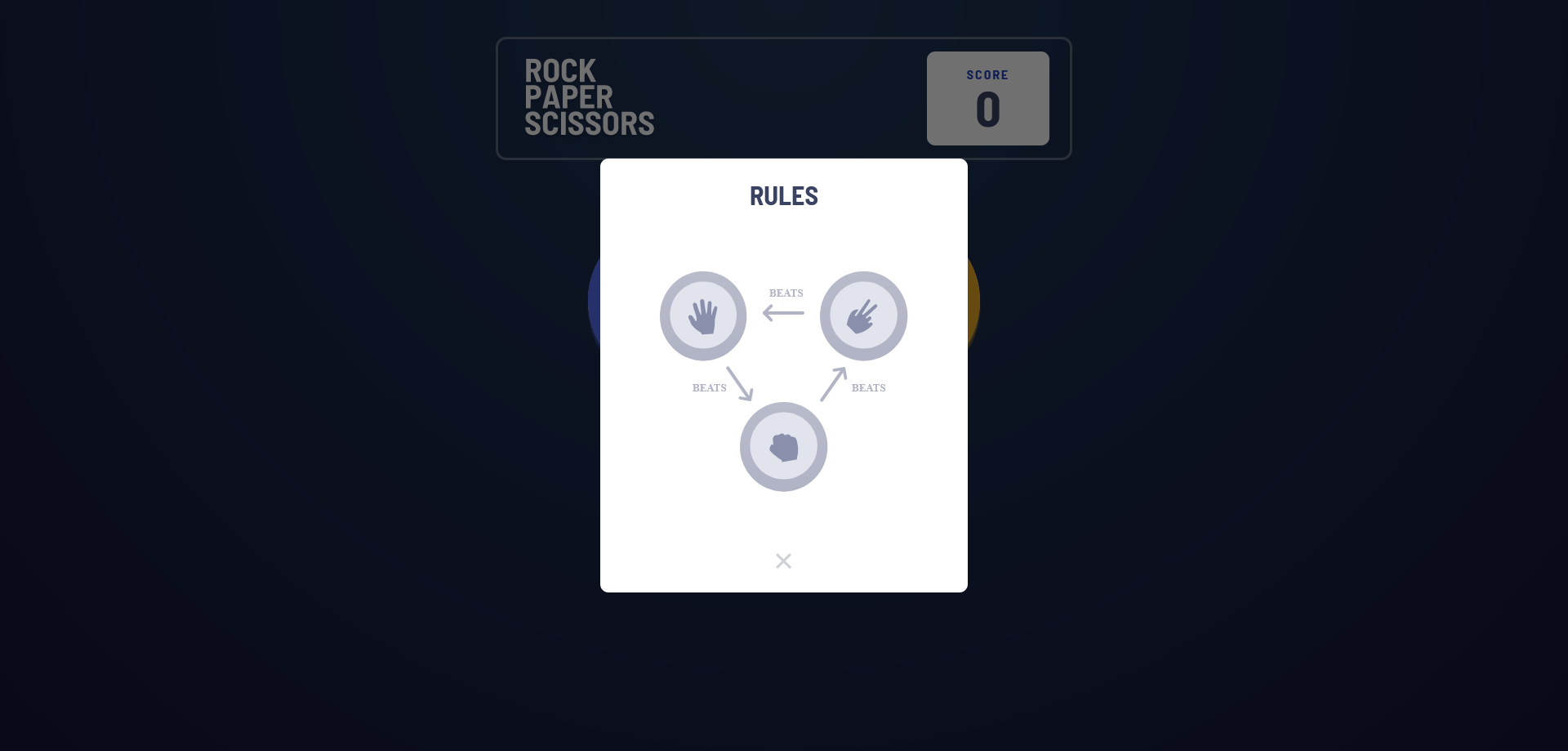1568x751 pixels.
Task: Select the paper hand icon
Action: tap(703, 315)
